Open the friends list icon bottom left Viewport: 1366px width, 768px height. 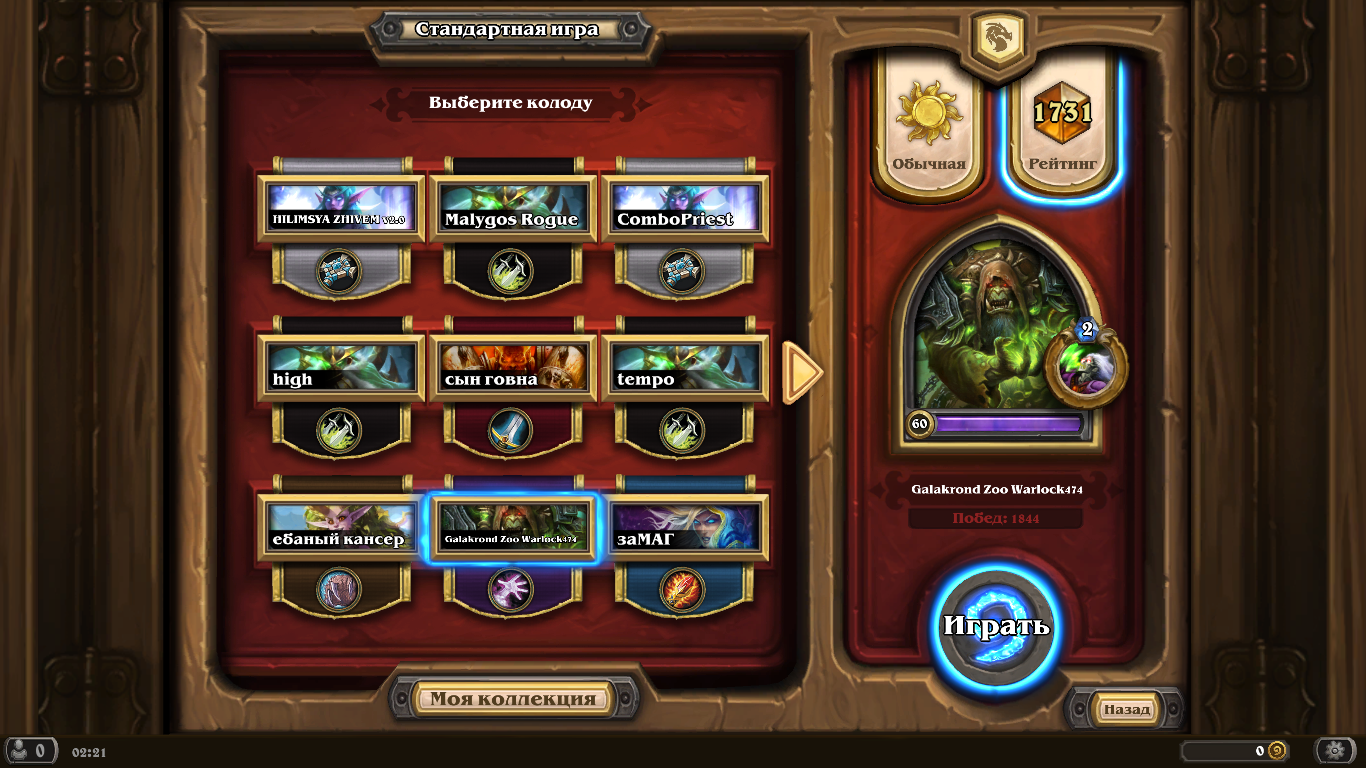coord(30,751)
